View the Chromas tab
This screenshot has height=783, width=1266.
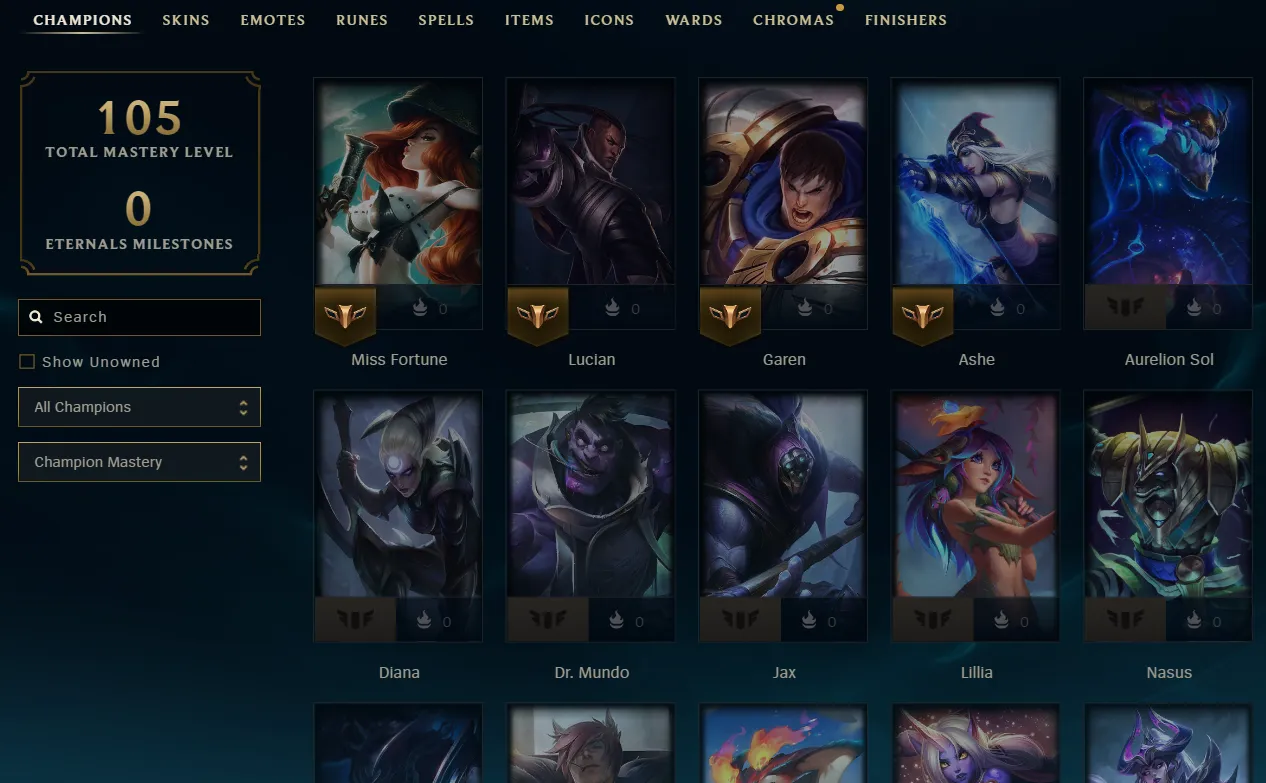click(x=793, y=20)
